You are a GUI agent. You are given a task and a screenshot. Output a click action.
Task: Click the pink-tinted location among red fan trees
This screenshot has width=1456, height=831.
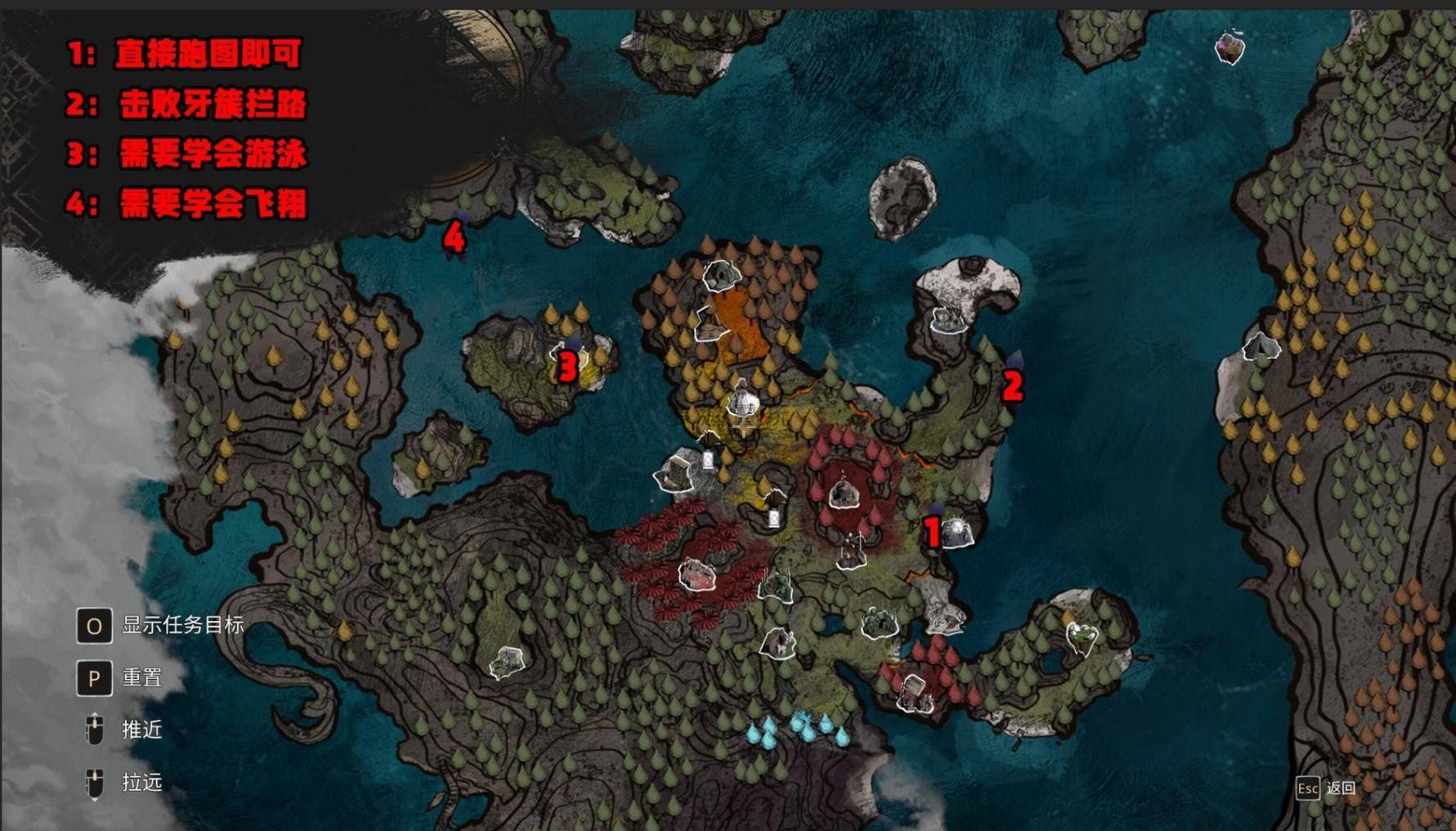coord(697,574)
